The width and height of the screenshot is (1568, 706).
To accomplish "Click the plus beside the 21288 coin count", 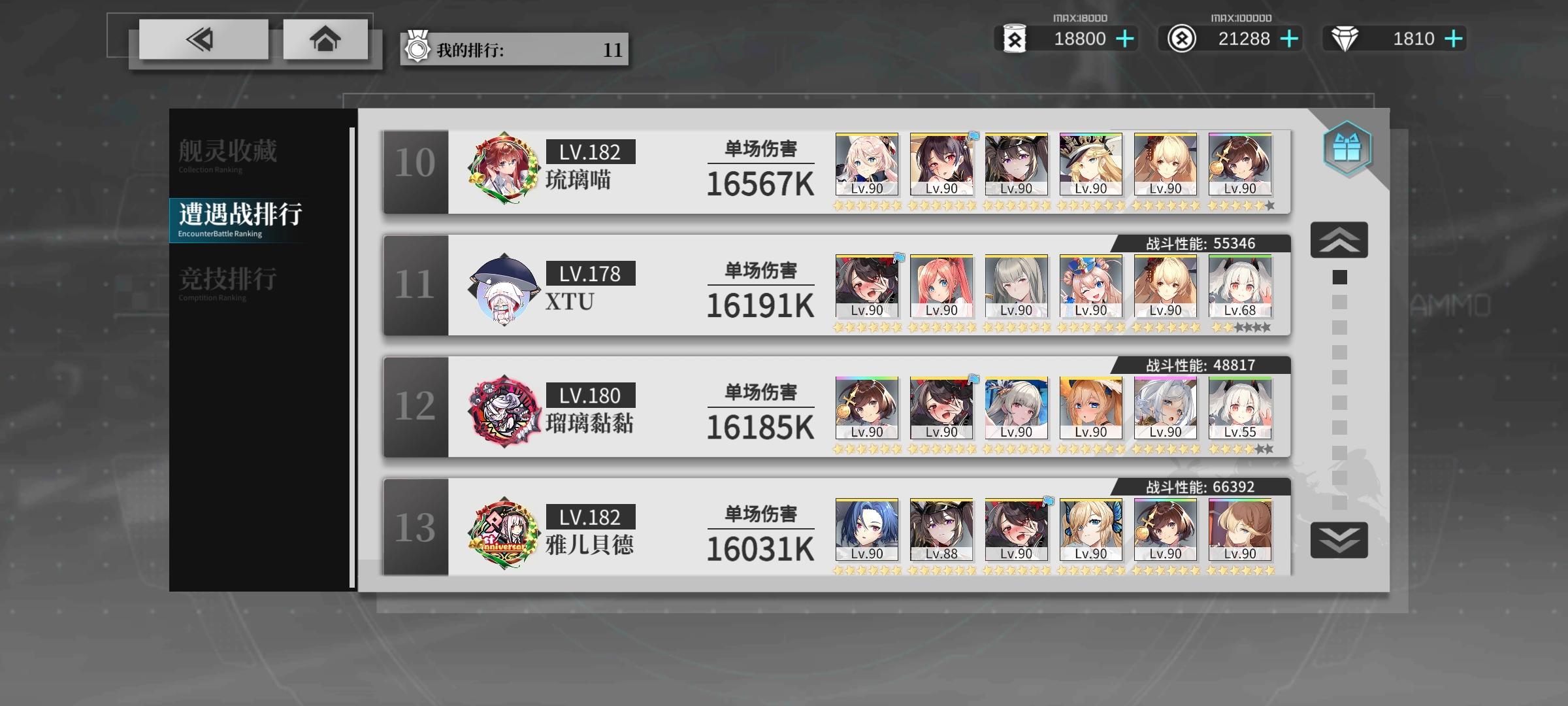I will [x=1288, y=39].
